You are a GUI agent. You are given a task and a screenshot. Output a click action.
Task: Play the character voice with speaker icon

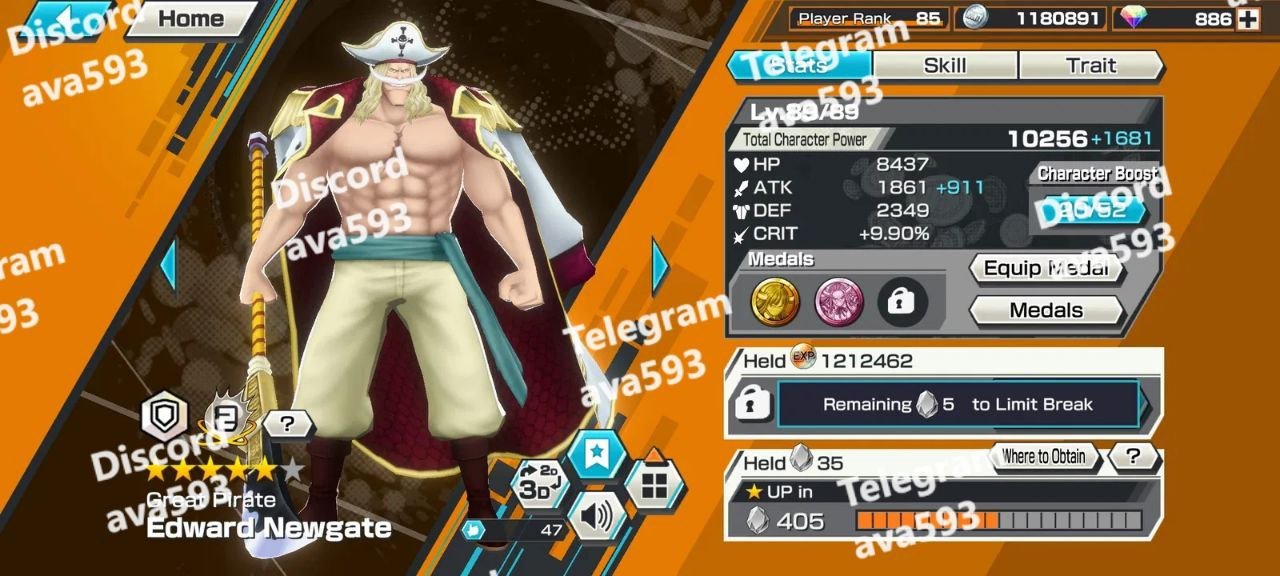pyautogui.click(x=596, y=516)
